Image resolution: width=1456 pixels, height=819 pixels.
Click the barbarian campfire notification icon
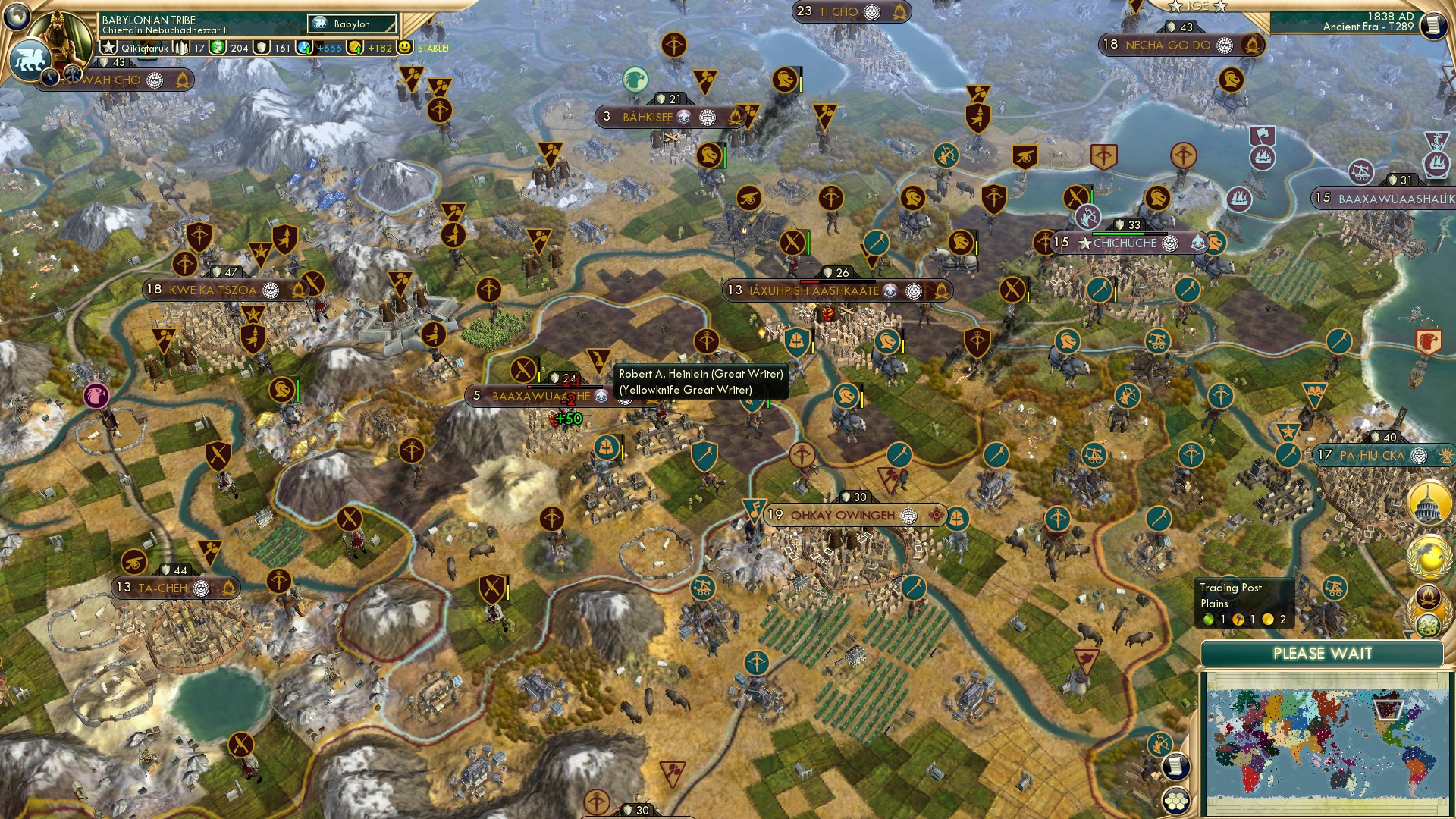pos(1426,595)
